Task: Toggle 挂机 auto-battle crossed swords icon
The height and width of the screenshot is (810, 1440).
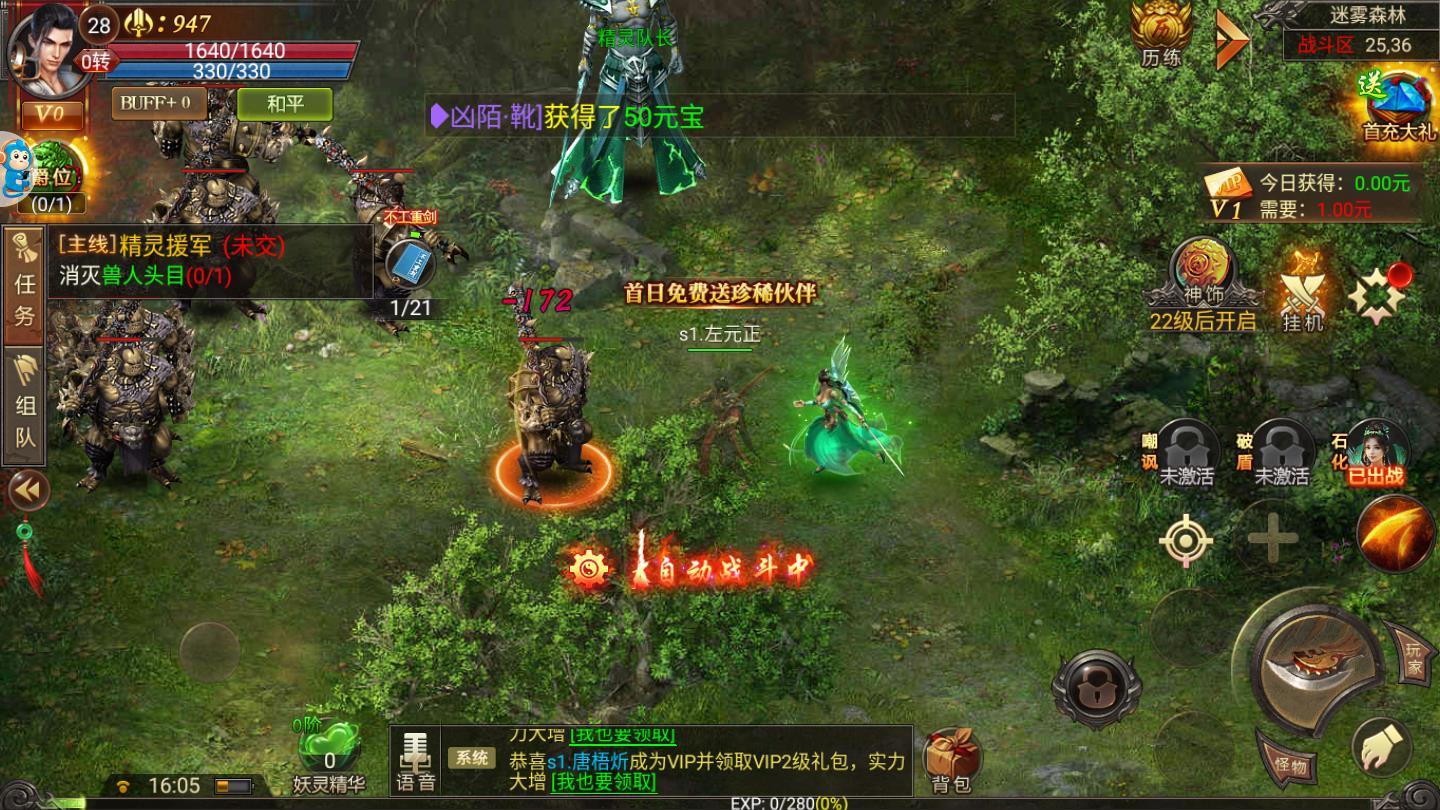Action: (1303, 298)
